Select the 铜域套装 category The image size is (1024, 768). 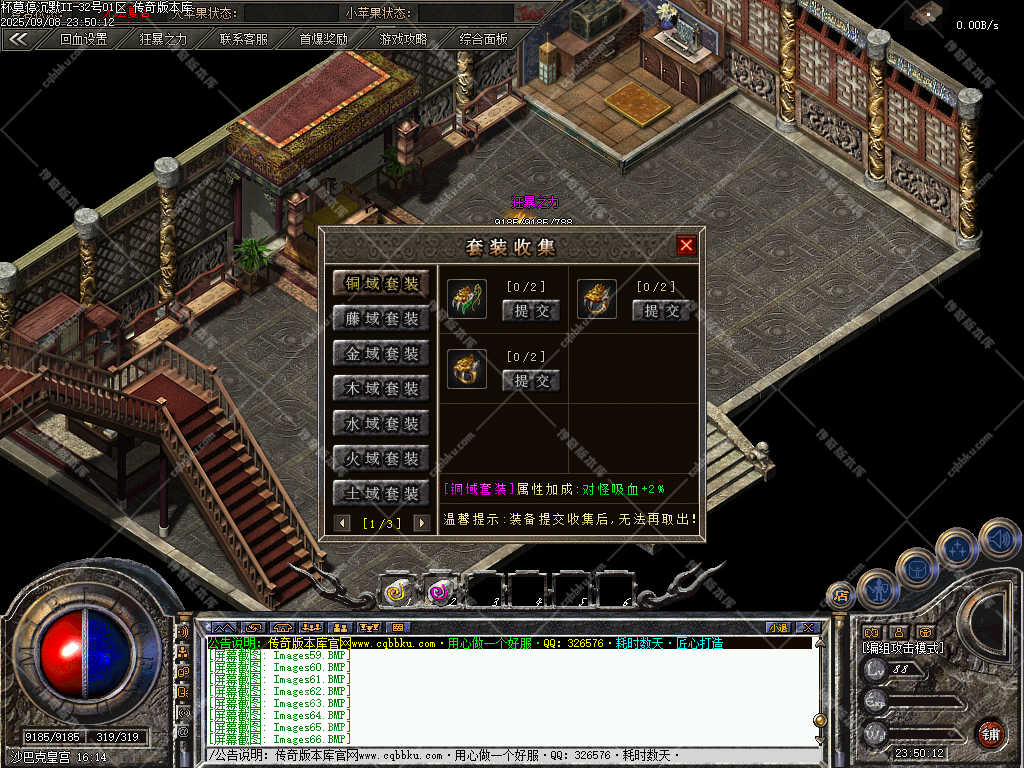tap(381, 284)
